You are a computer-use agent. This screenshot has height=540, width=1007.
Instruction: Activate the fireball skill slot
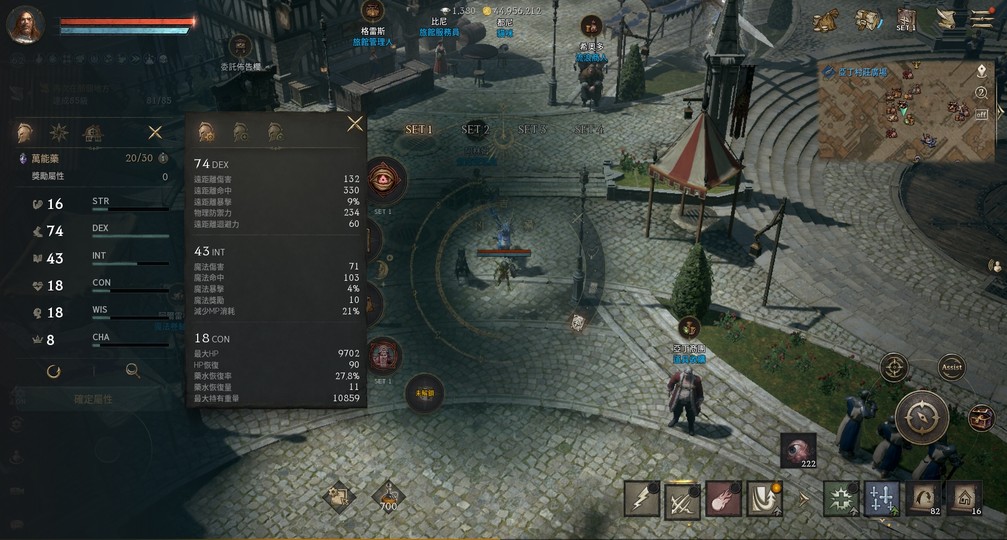pos(723,498)
